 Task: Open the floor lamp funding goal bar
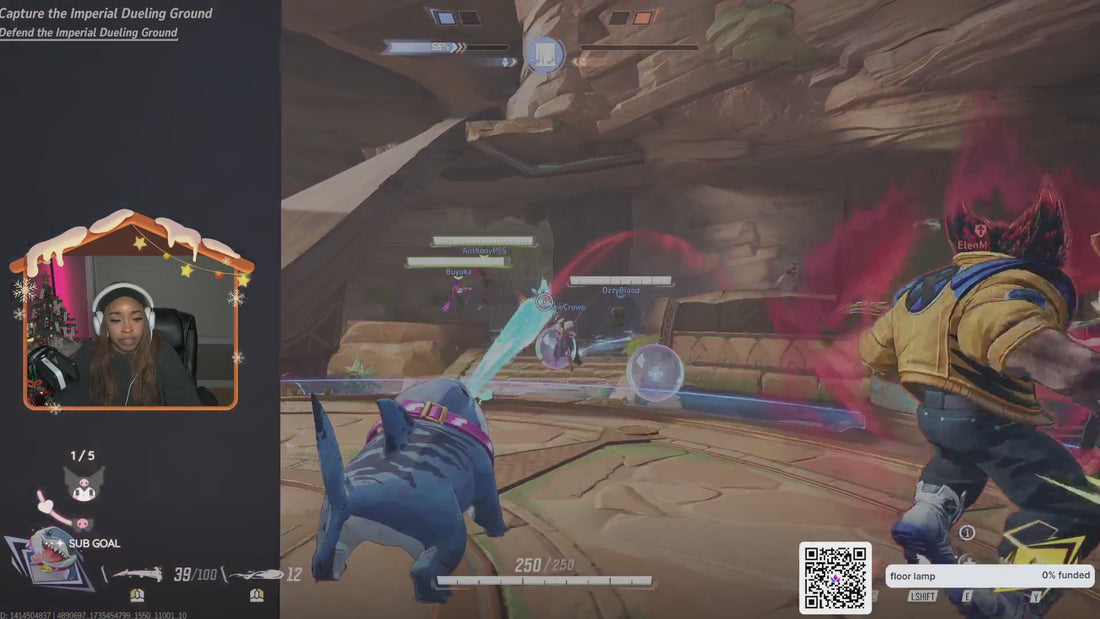[x=989, y=576]
